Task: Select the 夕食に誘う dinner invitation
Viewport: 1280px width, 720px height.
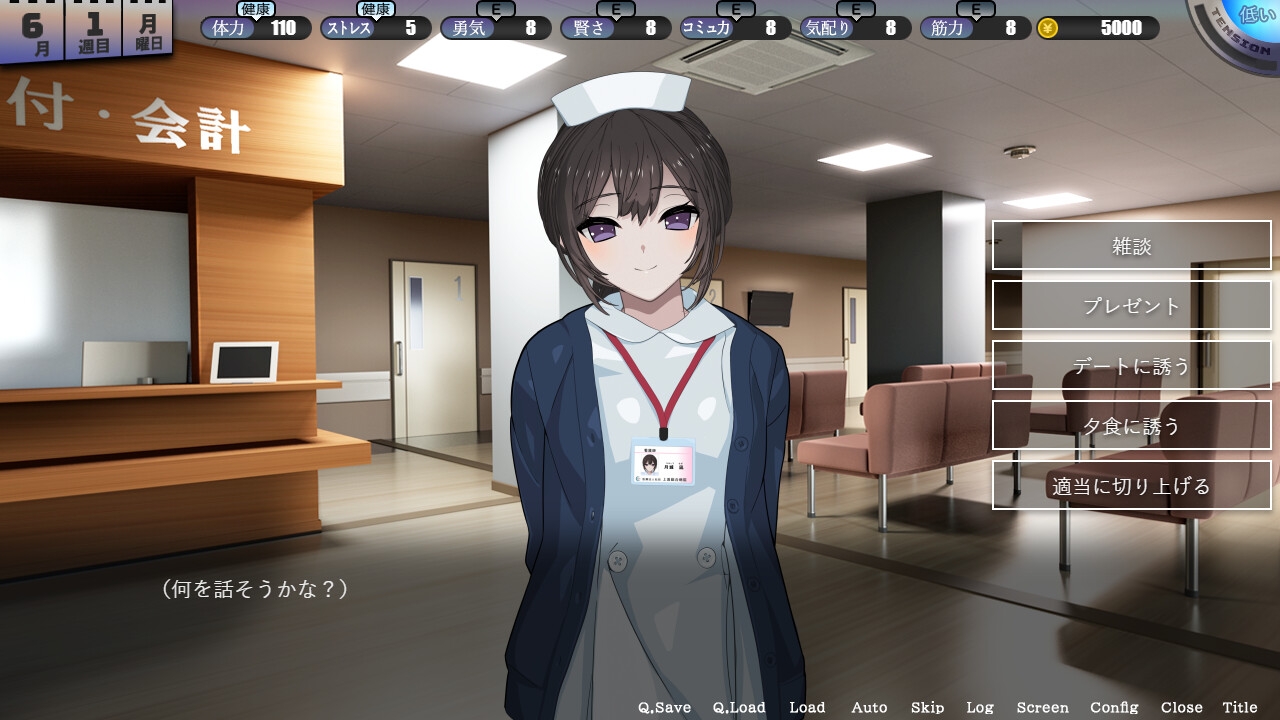Action: (x=1131, y=426)
